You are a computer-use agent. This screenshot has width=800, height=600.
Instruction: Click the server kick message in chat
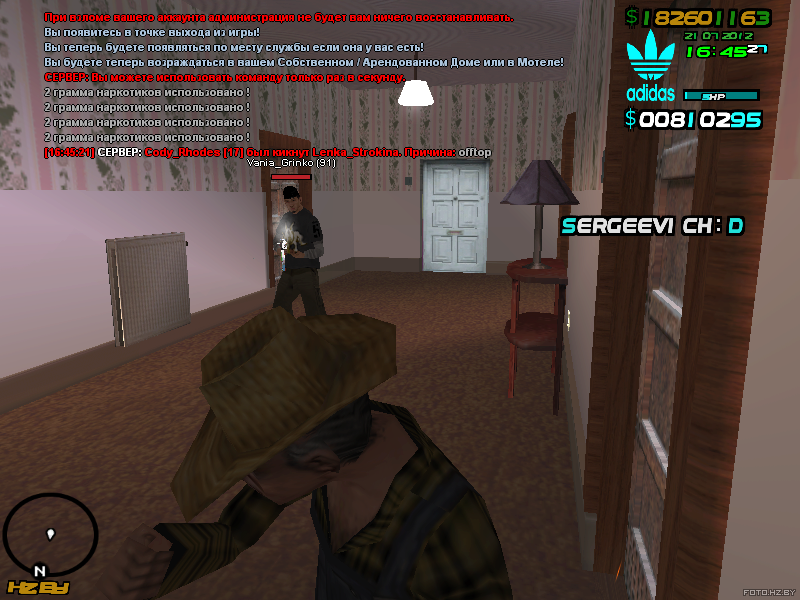tap(268, 151)
